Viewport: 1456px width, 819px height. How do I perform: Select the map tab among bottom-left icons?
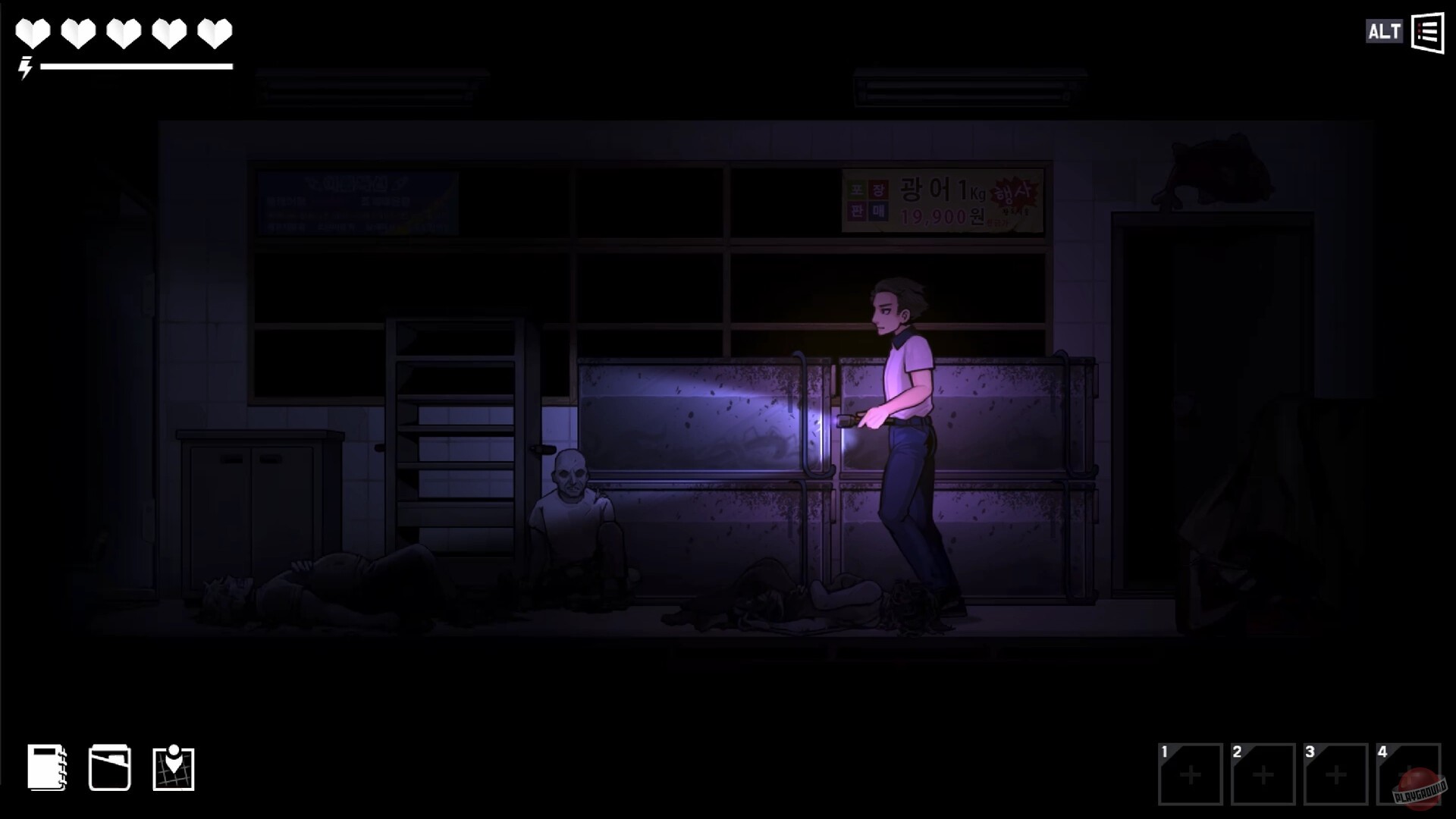(174, 768)
